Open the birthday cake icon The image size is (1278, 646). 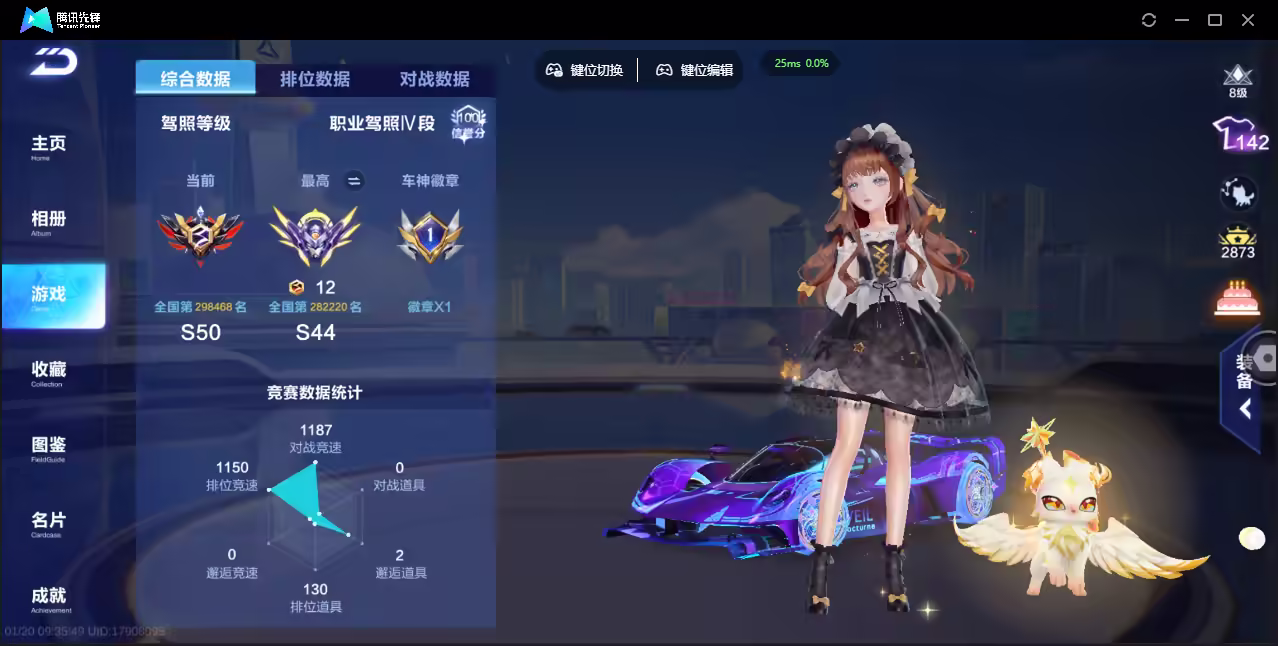click(1237, 298)
